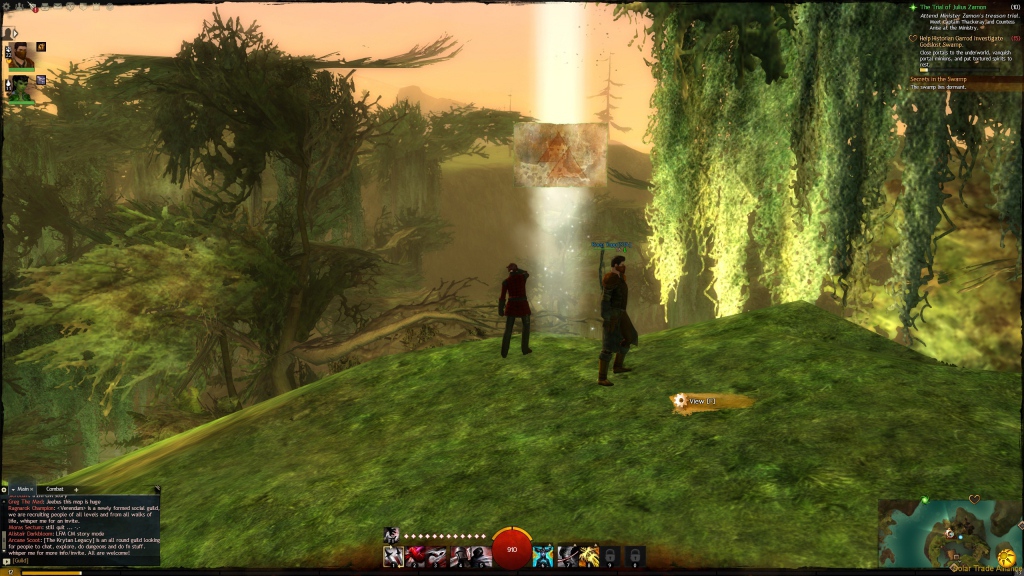Use the blue healing skill 6
The image size is (1024, 576).
(x=542, y=556)
